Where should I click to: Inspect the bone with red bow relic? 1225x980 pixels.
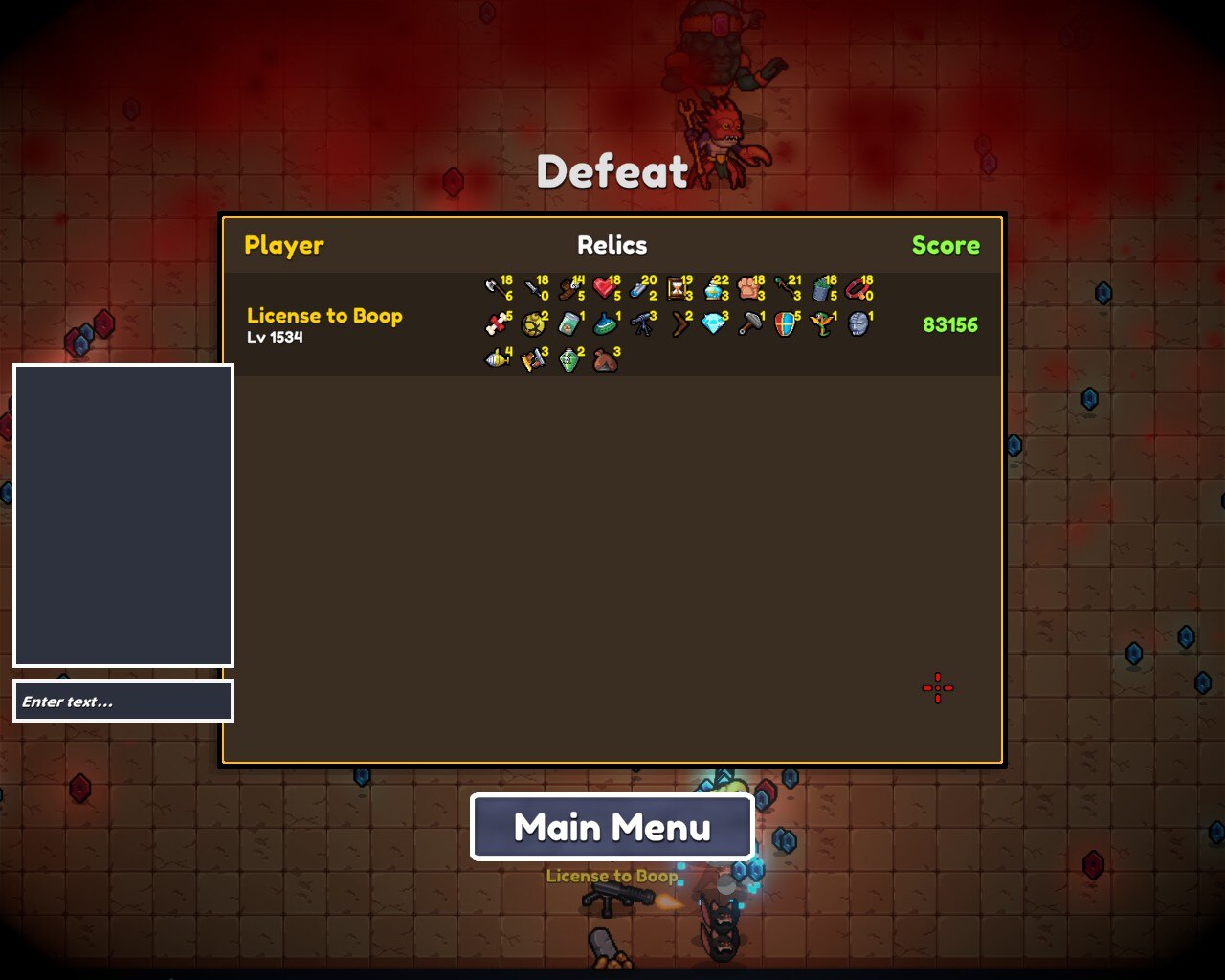click(496, 324)
